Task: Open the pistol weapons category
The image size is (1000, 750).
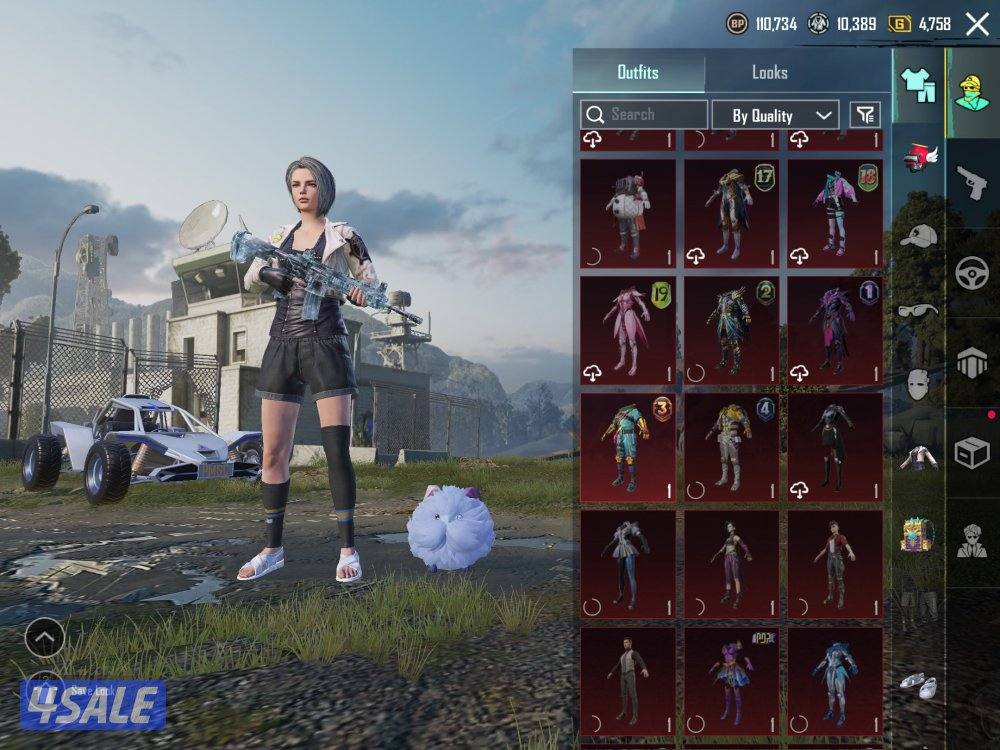Action: click(x=971, y=183)
